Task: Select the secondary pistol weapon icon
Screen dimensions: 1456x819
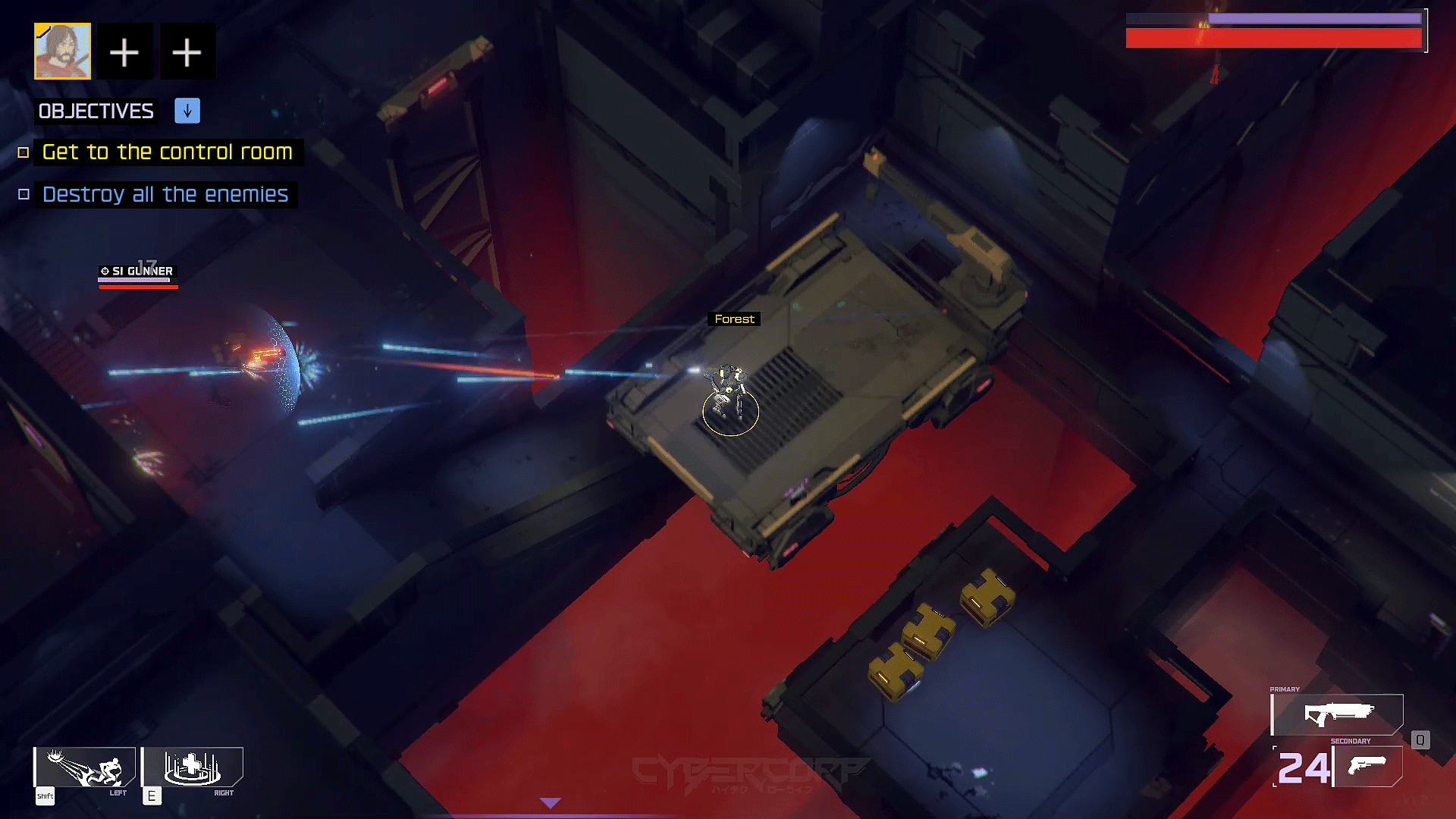Action: point(1367,766)
